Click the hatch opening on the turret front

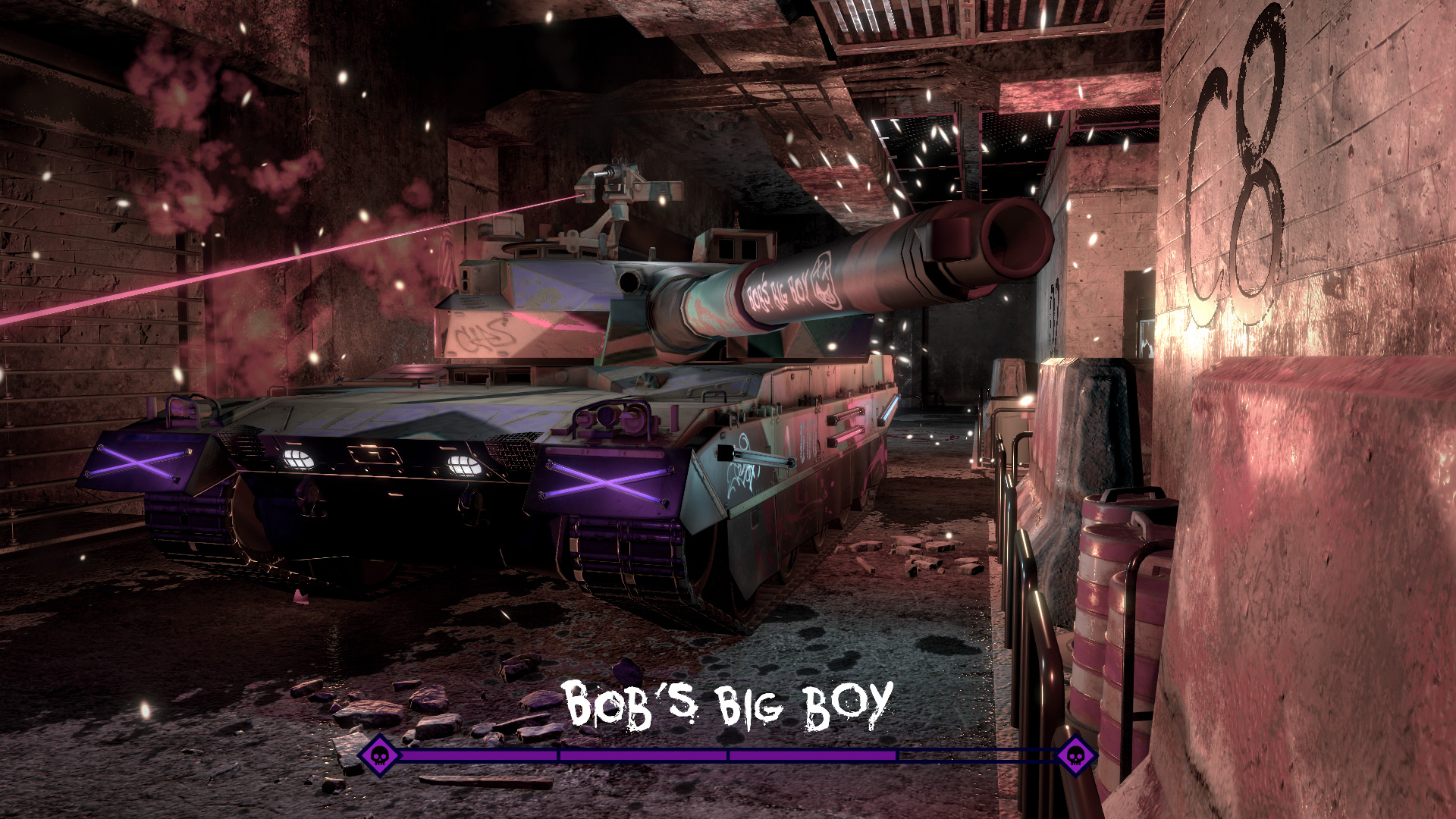coord(629,281)
